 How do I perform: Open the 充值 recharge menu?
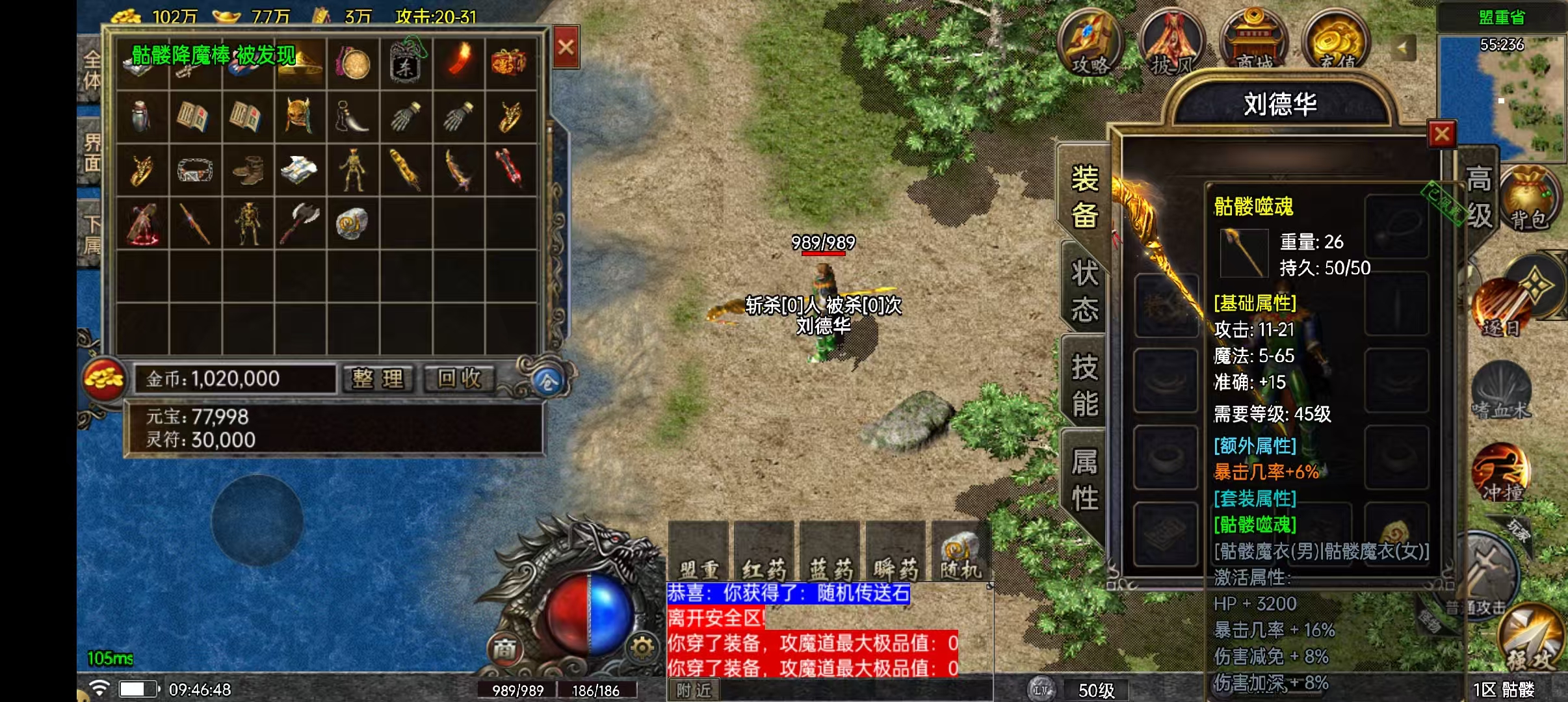[1337, 40]
